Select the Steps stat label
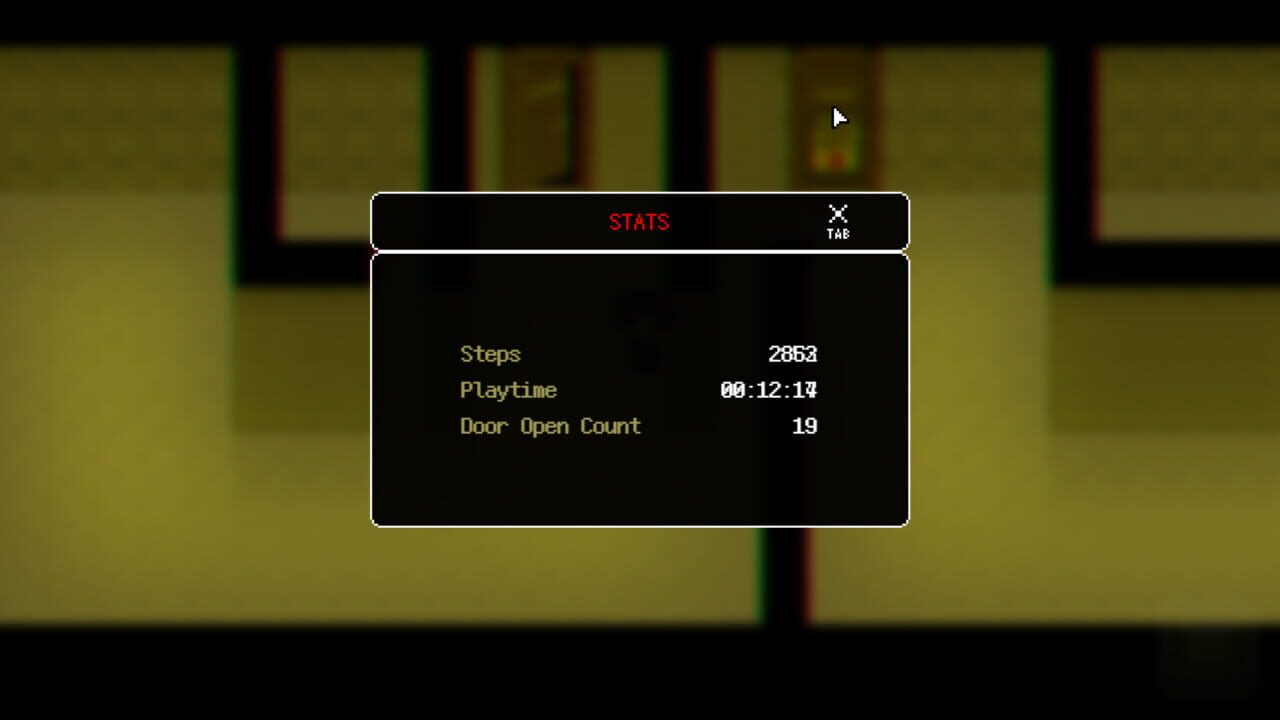 point(489,354)
